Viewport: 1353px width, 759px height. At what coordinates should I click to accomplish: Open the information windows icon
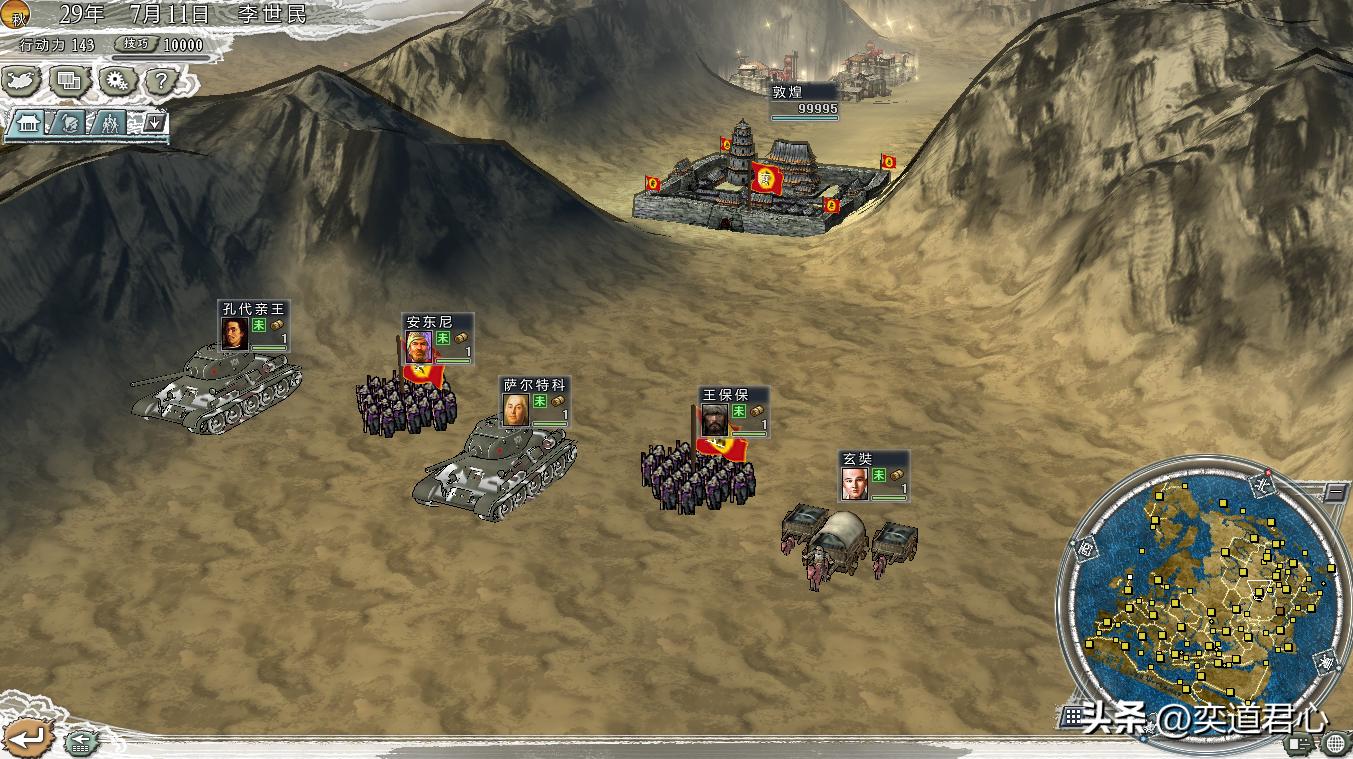coord(67,81)
